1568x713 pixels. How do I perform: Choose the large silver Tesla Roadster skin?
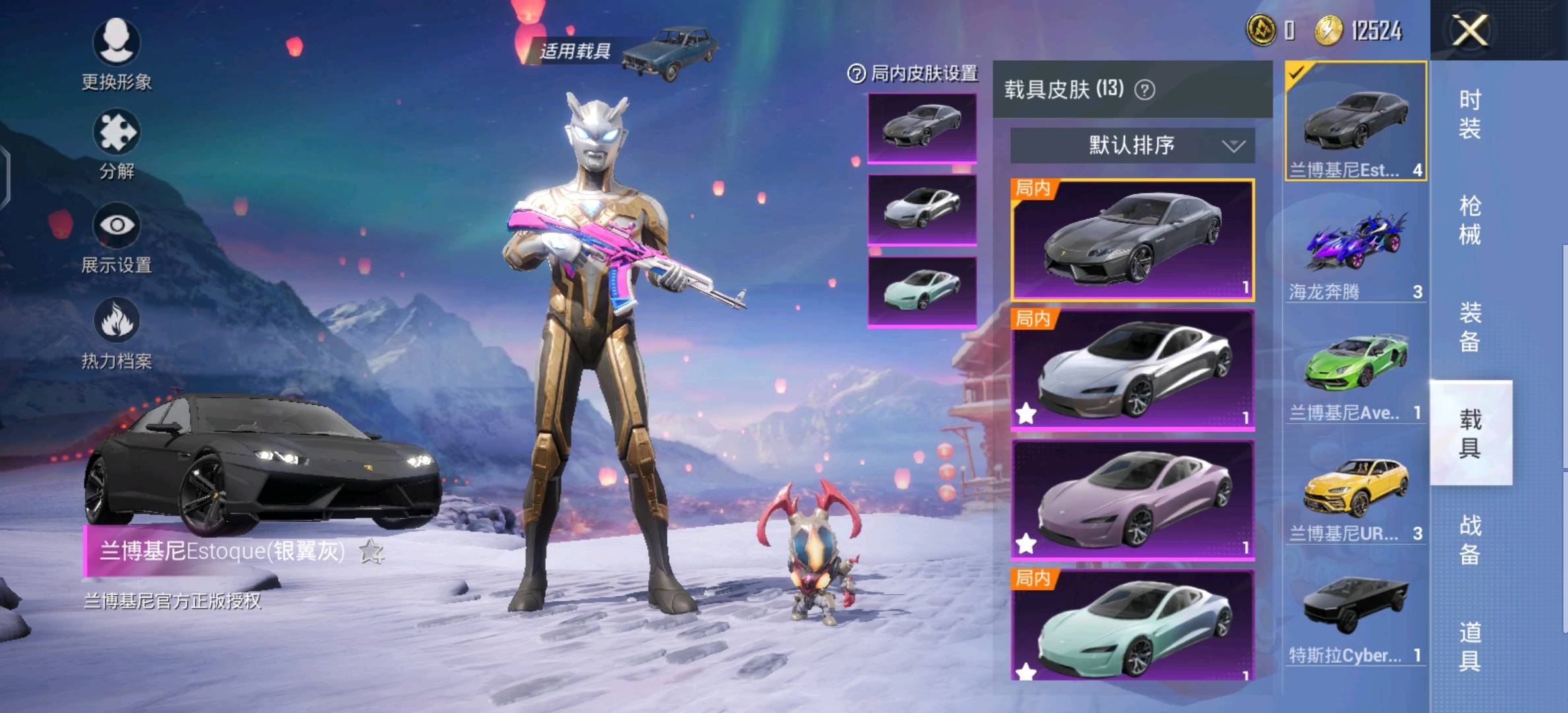pyautogui.click(x=1132, y=370)
